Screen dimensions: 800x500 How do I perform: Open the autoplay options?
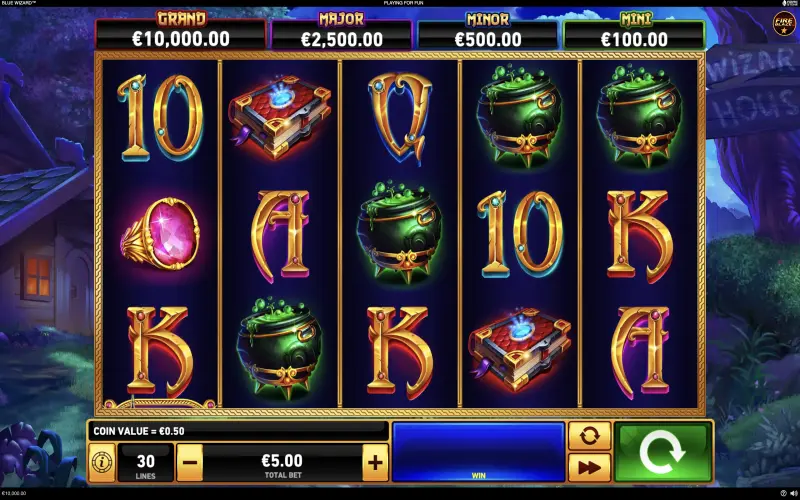coord(589,436)
